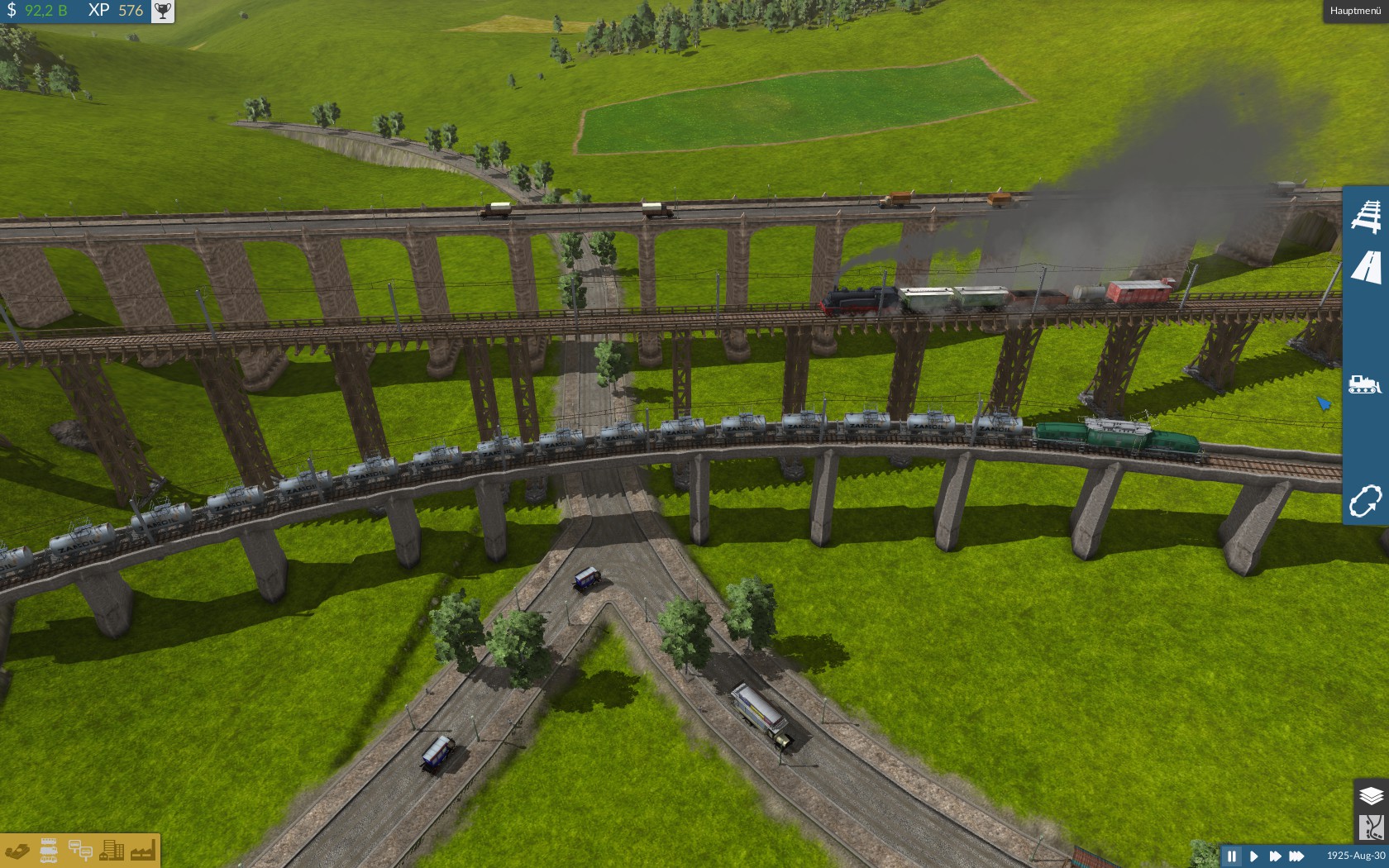
Task: Select the road construction tool
Action: 1366,268
